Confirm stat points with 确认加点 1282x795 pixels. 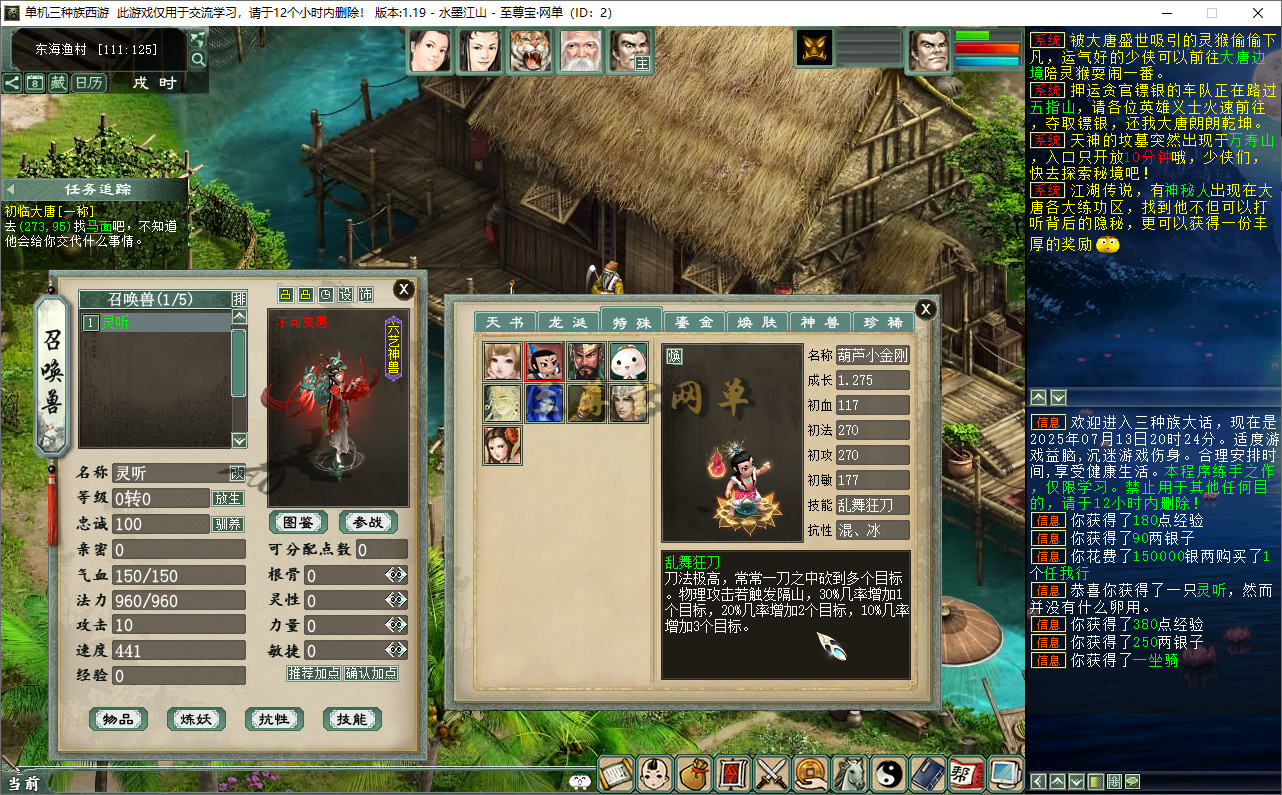371,673
